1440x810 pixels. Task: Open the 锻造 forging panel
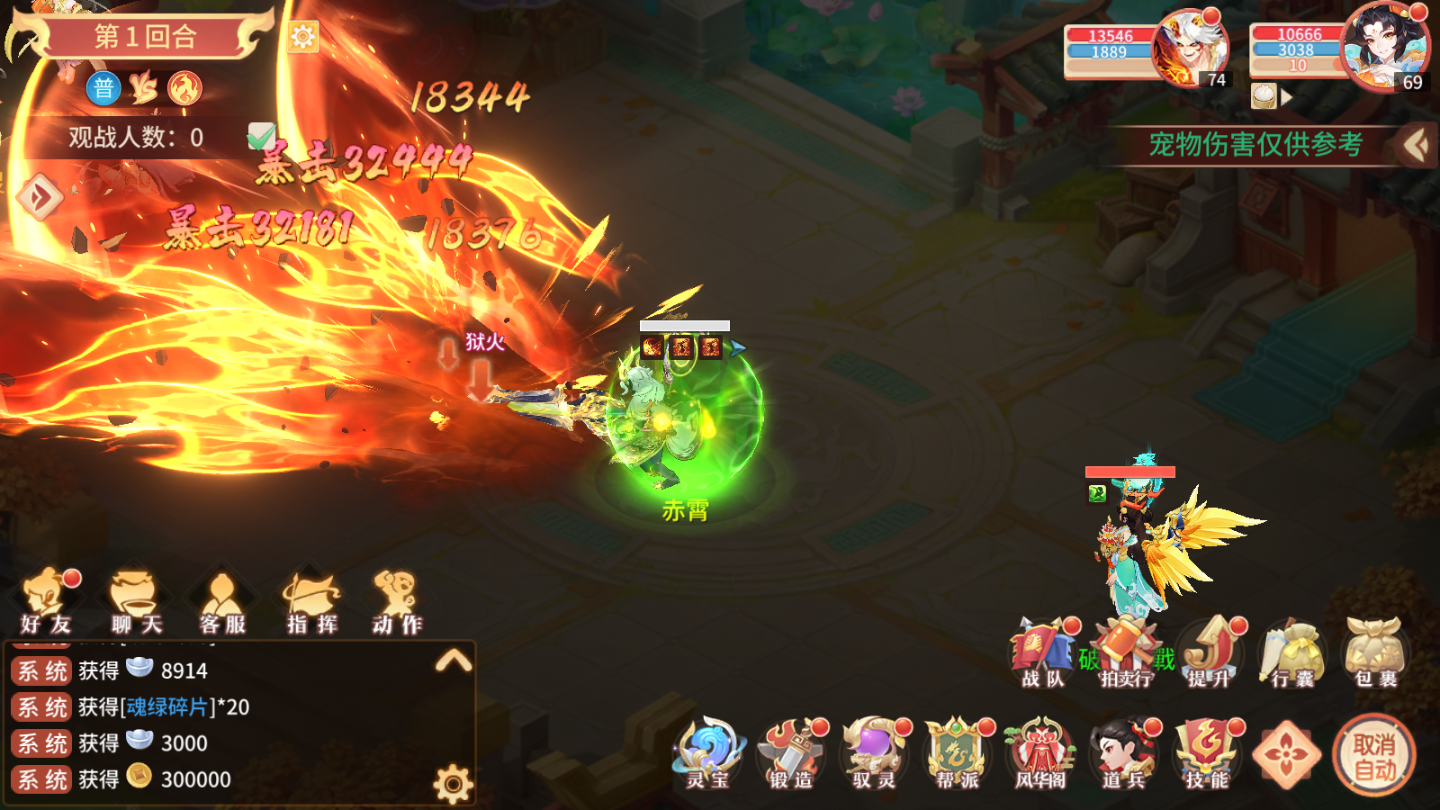coord(793,748)
